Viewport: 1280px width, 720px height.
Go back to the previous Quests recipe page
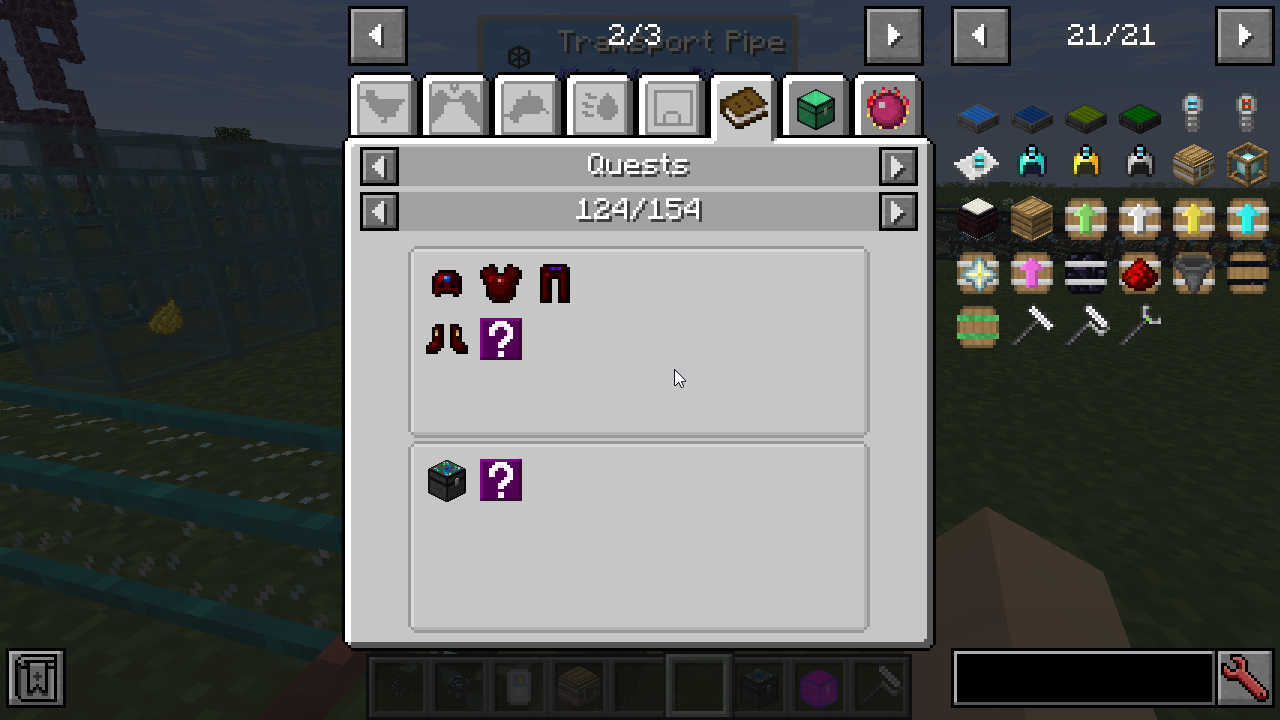(x=379, y=211)
